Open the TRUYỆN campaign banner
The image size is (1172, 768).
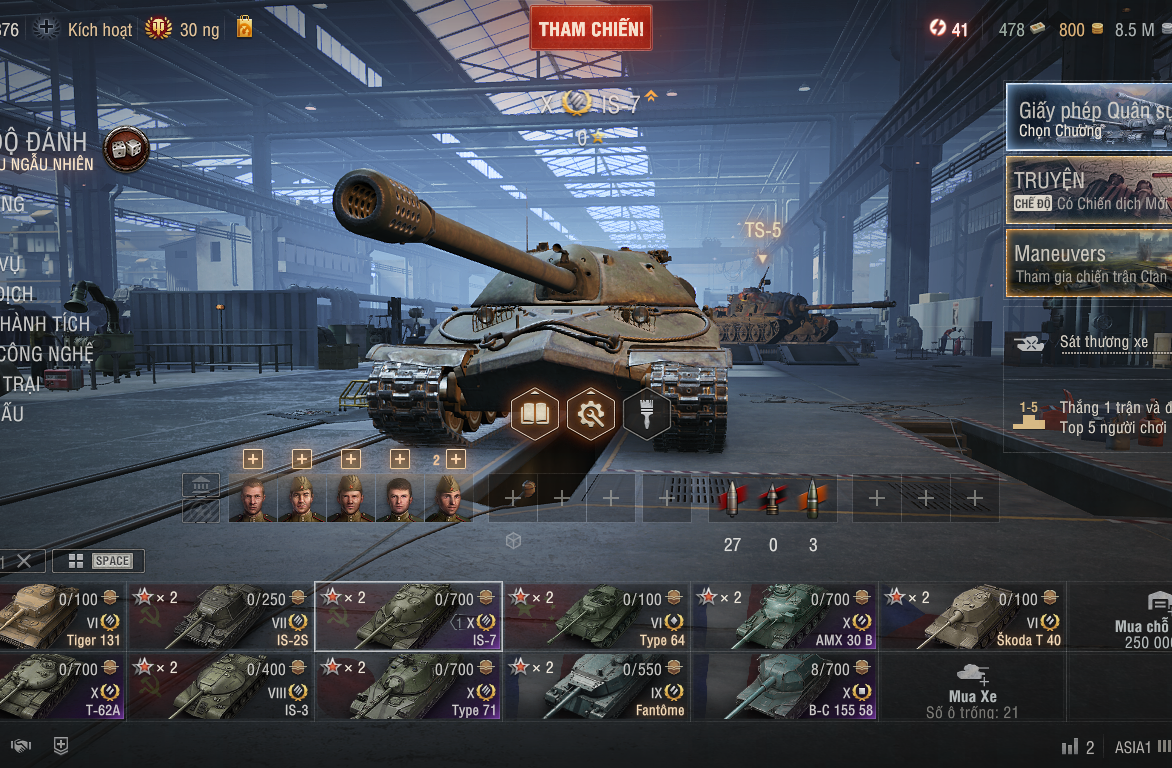(x=1090, y=190)
